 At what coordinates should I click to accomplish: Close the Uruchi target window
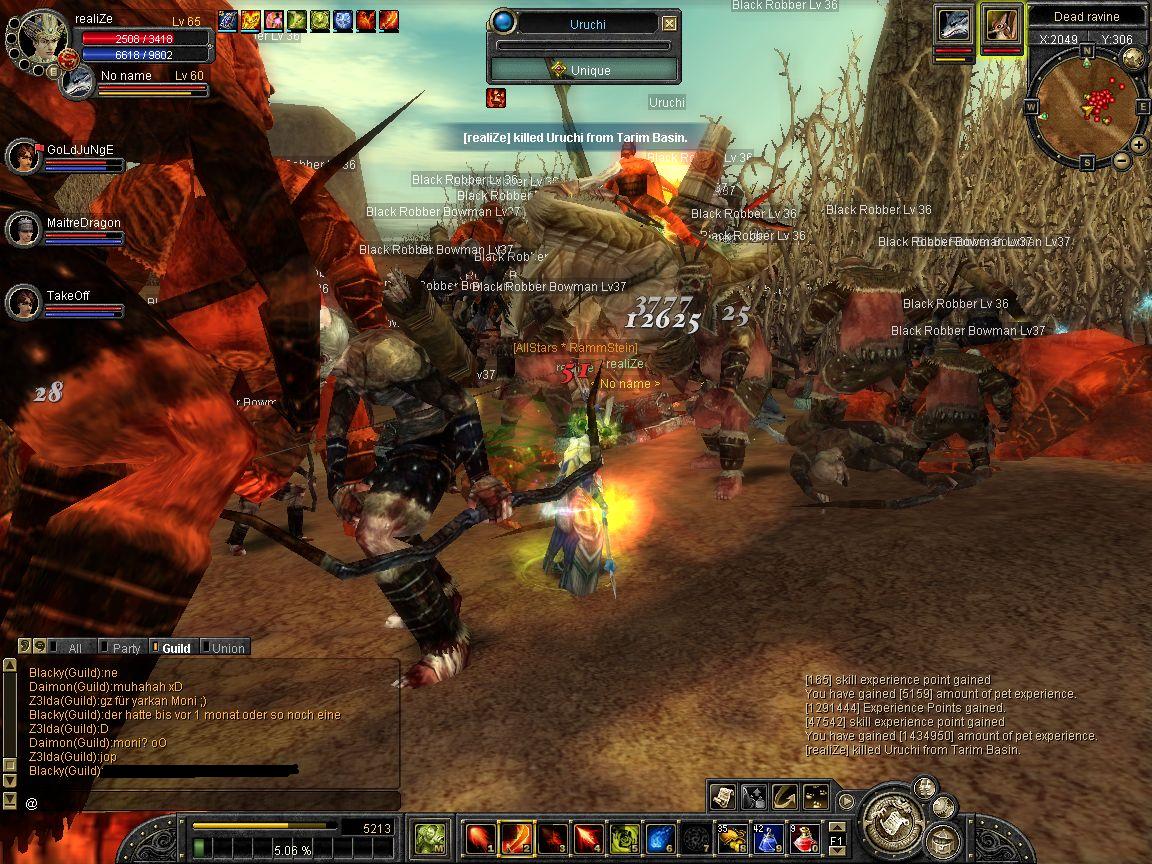669,23
